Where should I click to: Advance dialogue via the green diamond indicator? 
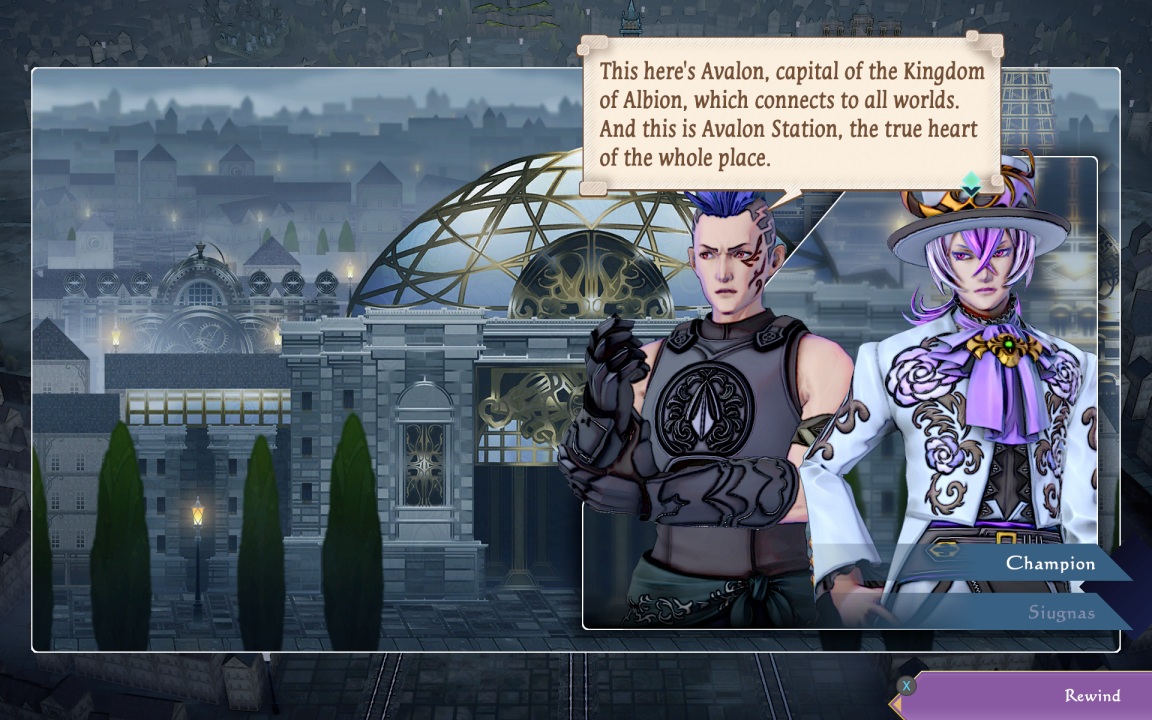point(971,184)
